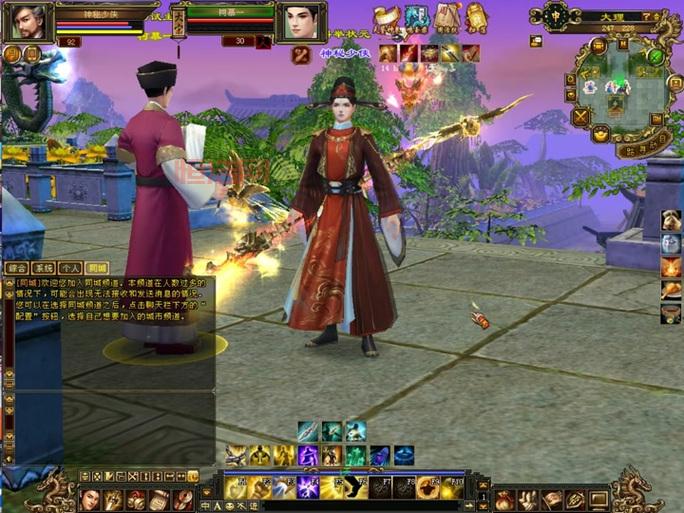
Task: Click the player portrait in top-left corner
Action: (x=27, y=21)
